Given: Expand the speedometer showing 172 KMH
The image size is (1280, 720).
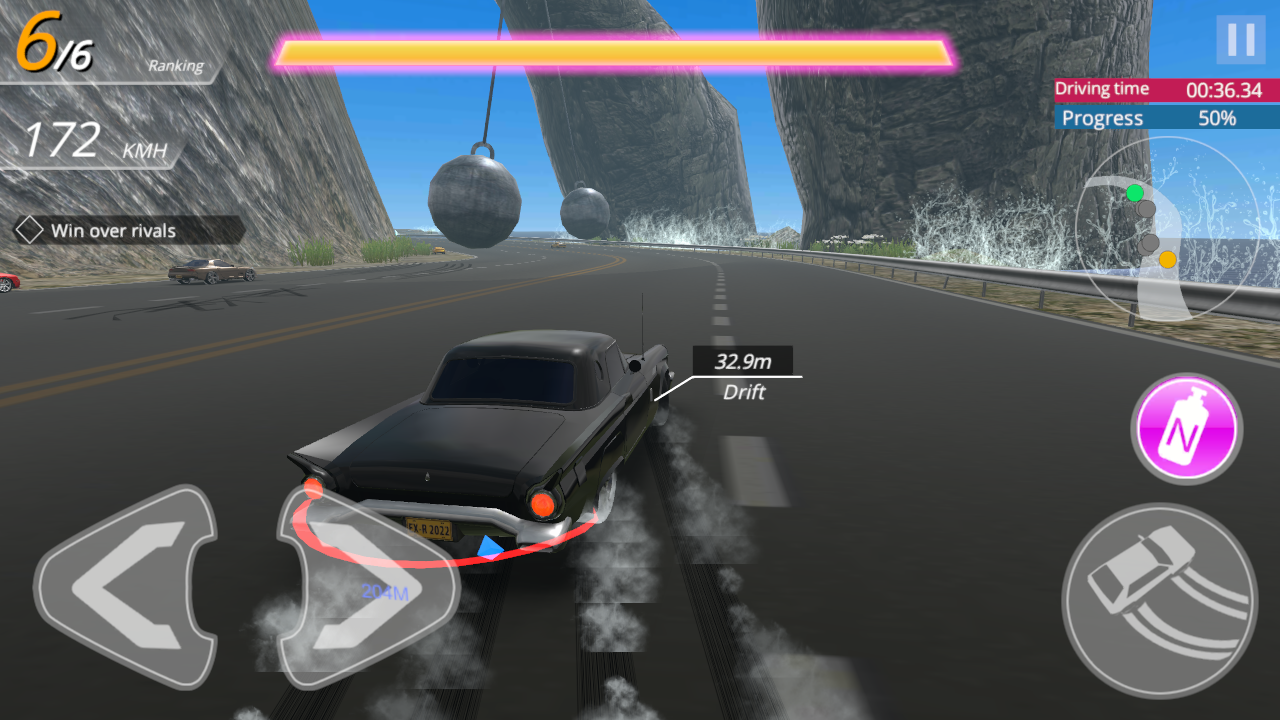Looking at the screenshot, I should point(95,138).
